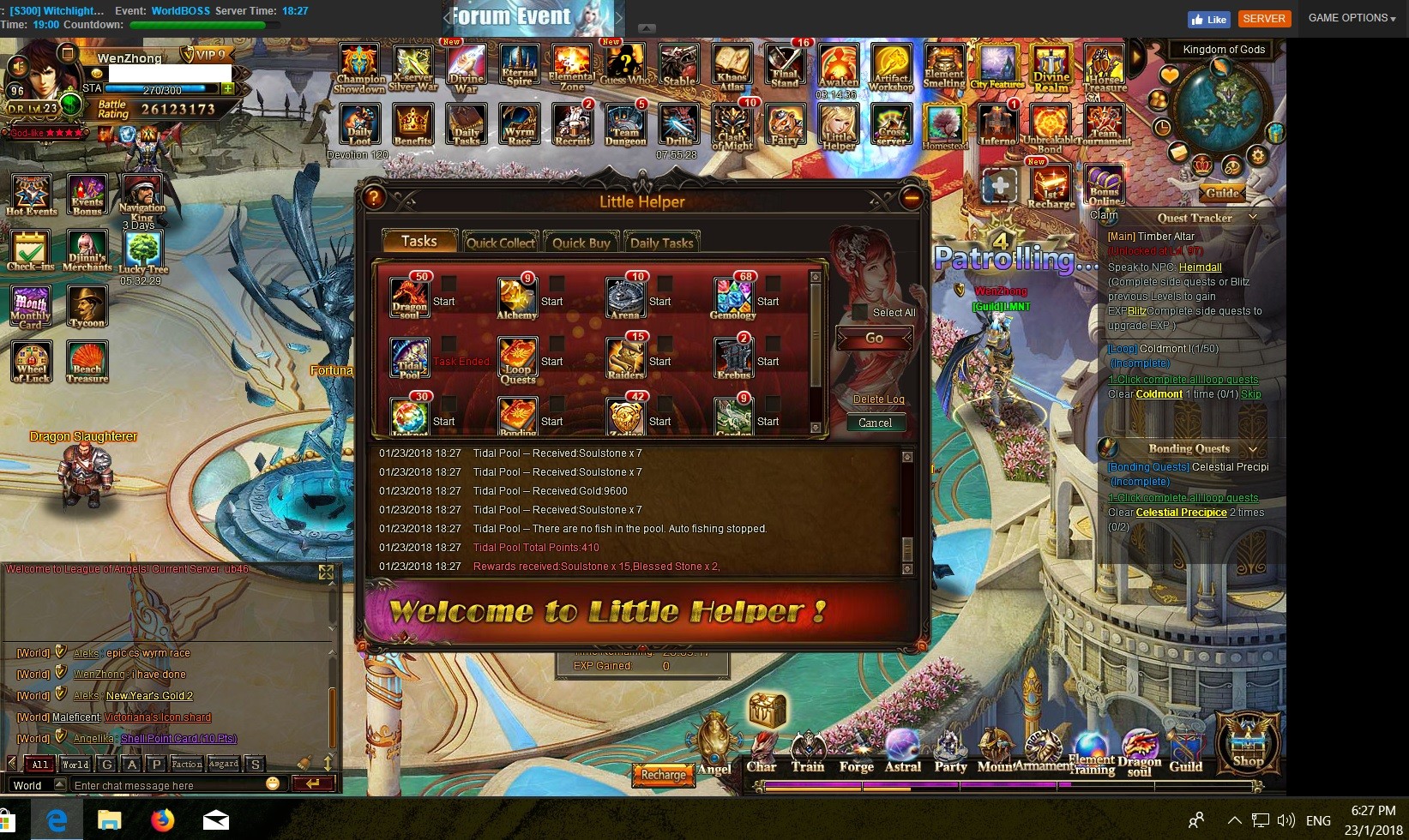
Task: Open the Quick Buy tab
Action: pyautogui.click(x=581, y=243)
